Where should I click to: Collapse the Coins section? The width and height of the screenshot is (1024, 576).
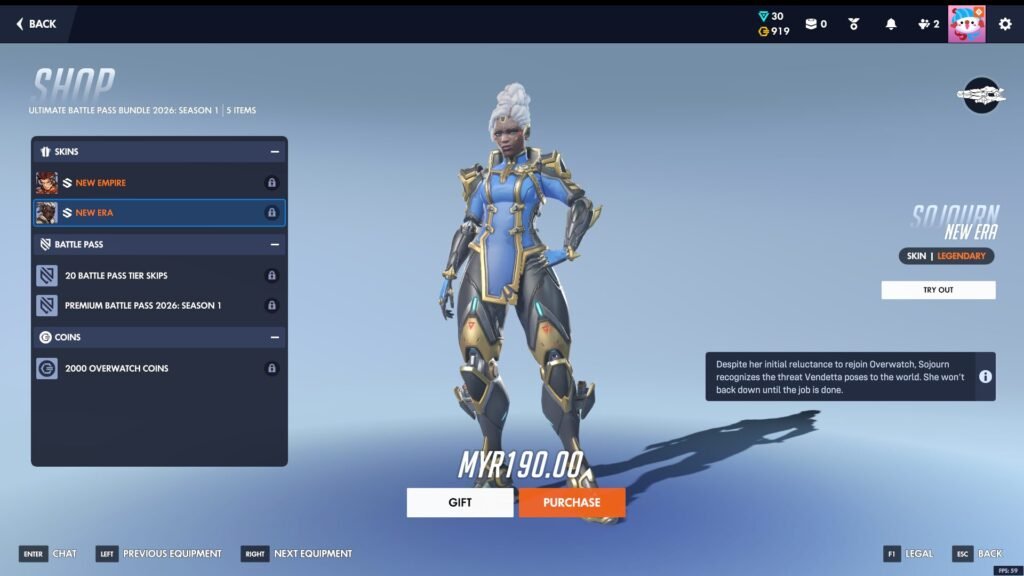274,338
